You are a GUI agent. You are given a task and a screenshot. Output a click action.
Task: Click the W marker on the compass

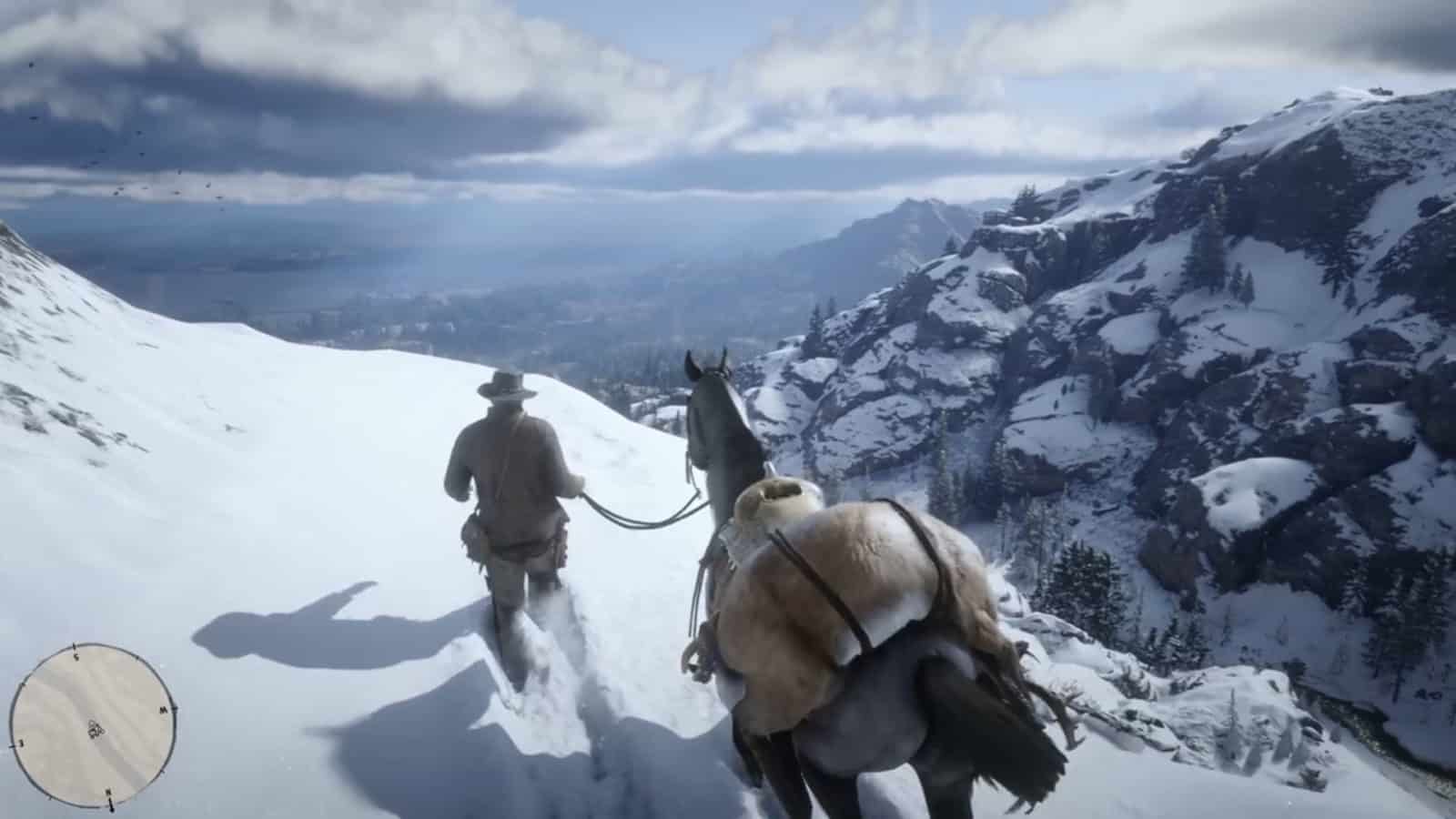click(x=164, y=709)
